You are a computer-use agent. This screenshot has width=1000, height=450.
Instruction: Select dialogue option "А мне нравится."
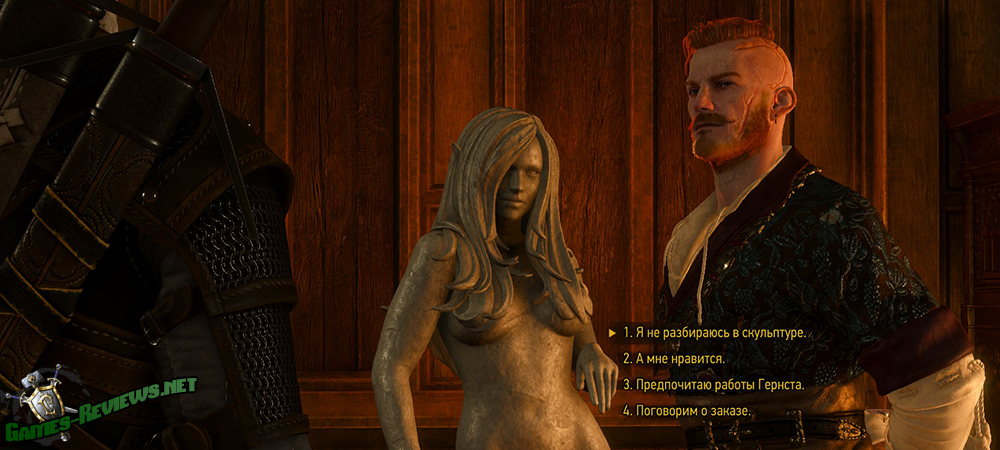pos(673,358)
